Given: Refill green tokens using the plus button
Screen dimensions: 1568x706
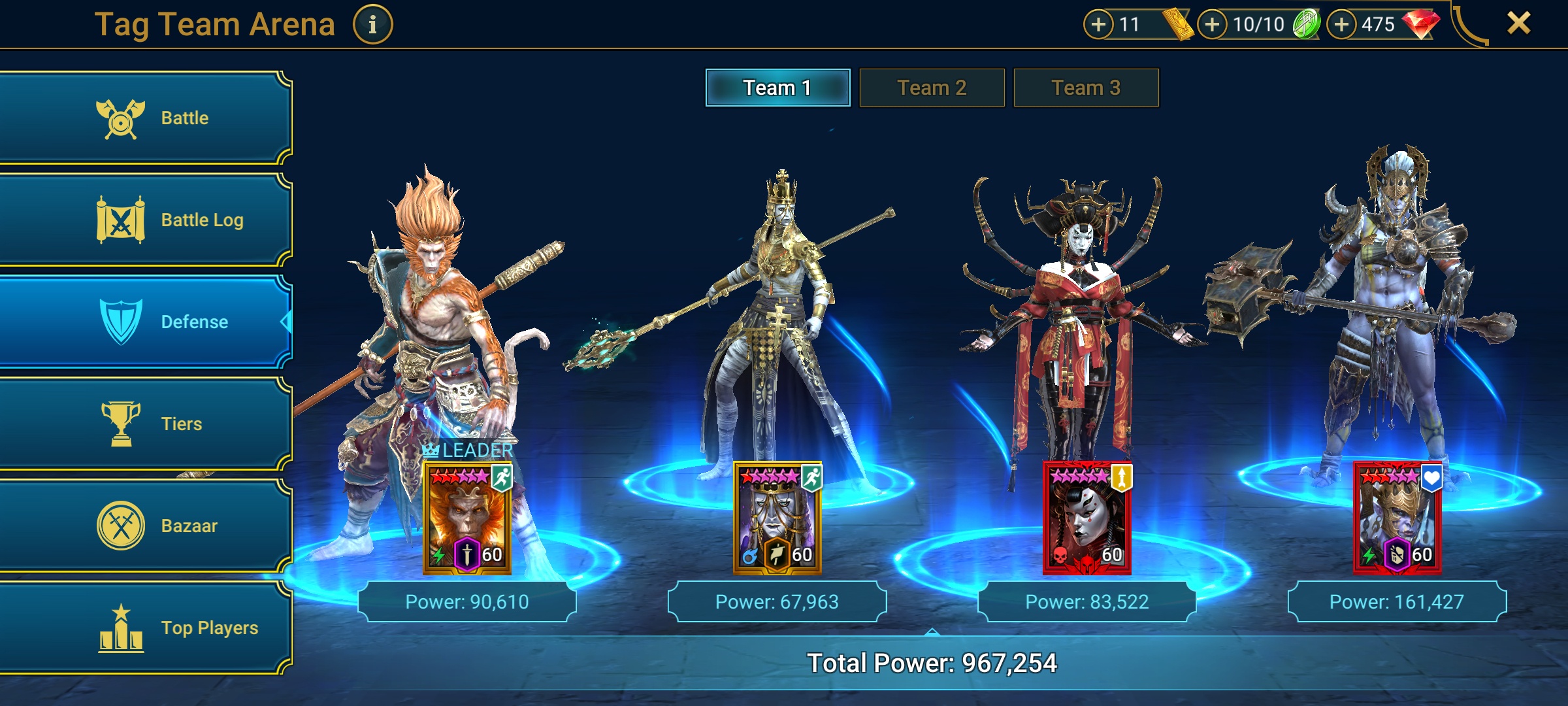Looking at the screenshot, I should [1212, 25].
